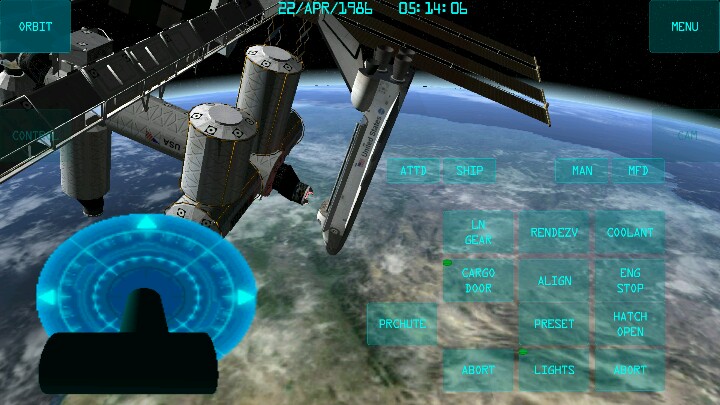The width and height of the screenshot is (720, 405).
Task: Open the MENU button
Action: coord(684,27)
